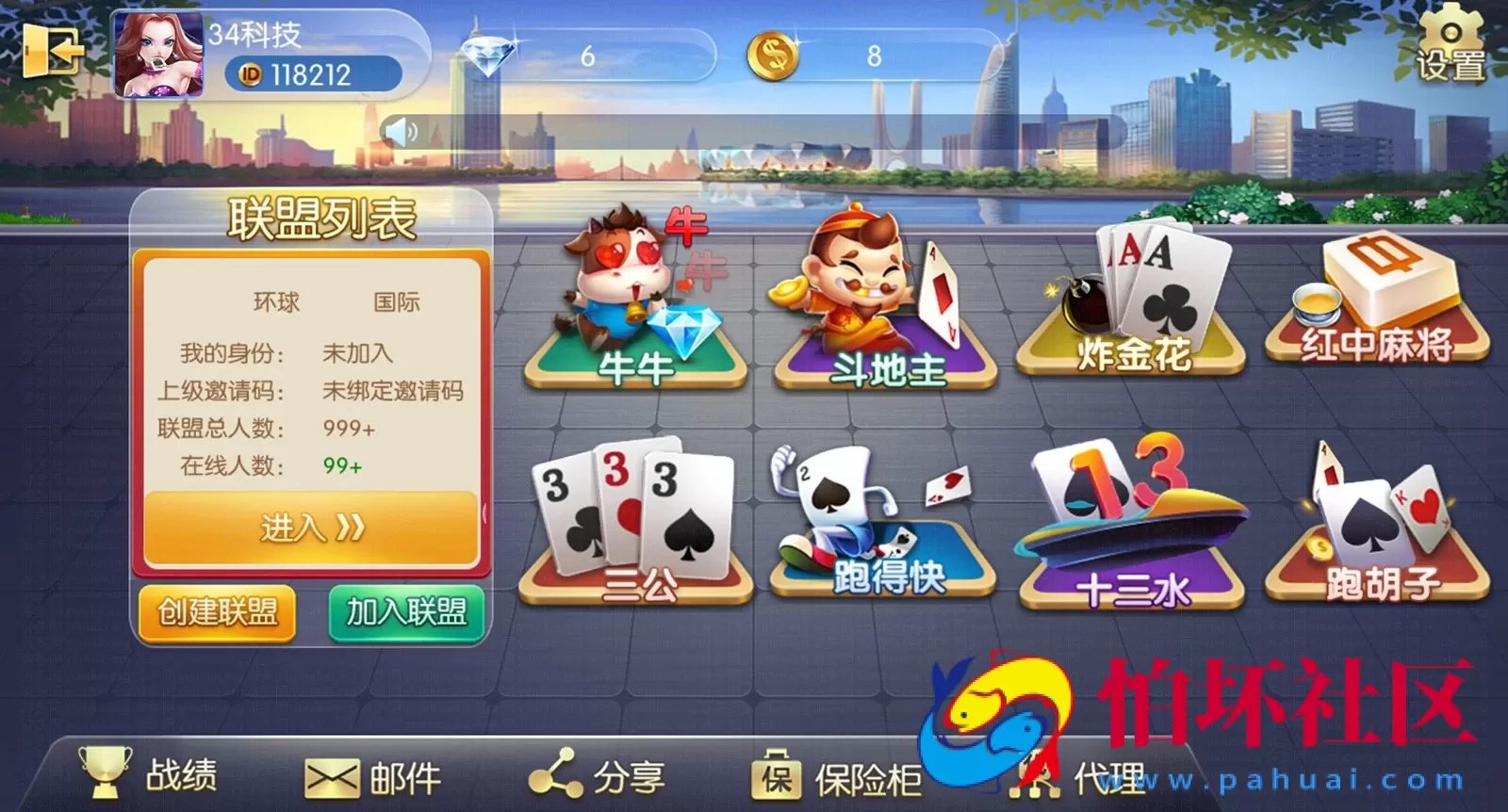Select the 炸金花 game icon
This screenshot has width=1508, height=812.
click(1131, 301)
